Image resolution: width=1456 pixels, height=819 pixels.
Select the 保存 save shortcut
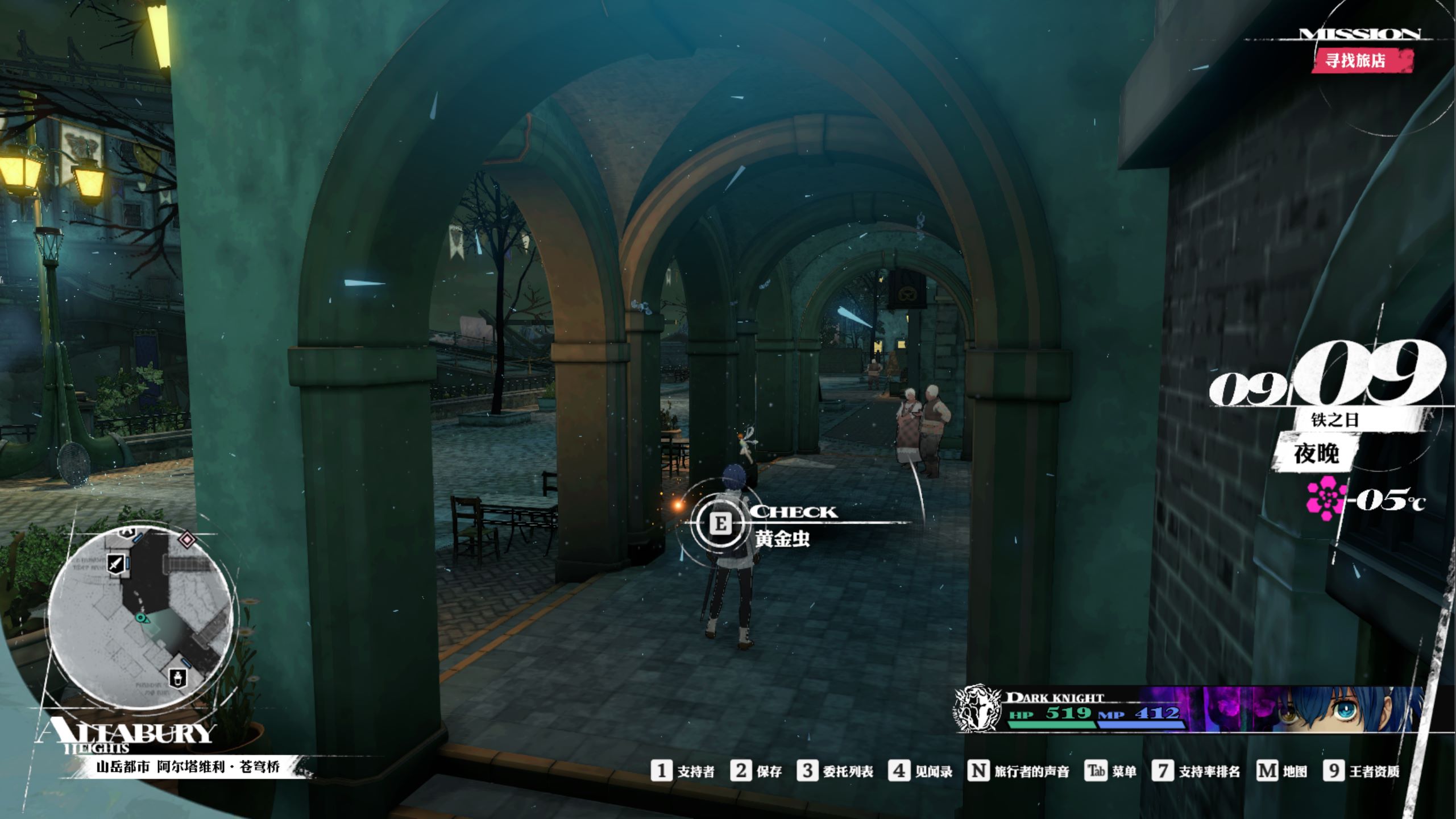tap(756, 771)
